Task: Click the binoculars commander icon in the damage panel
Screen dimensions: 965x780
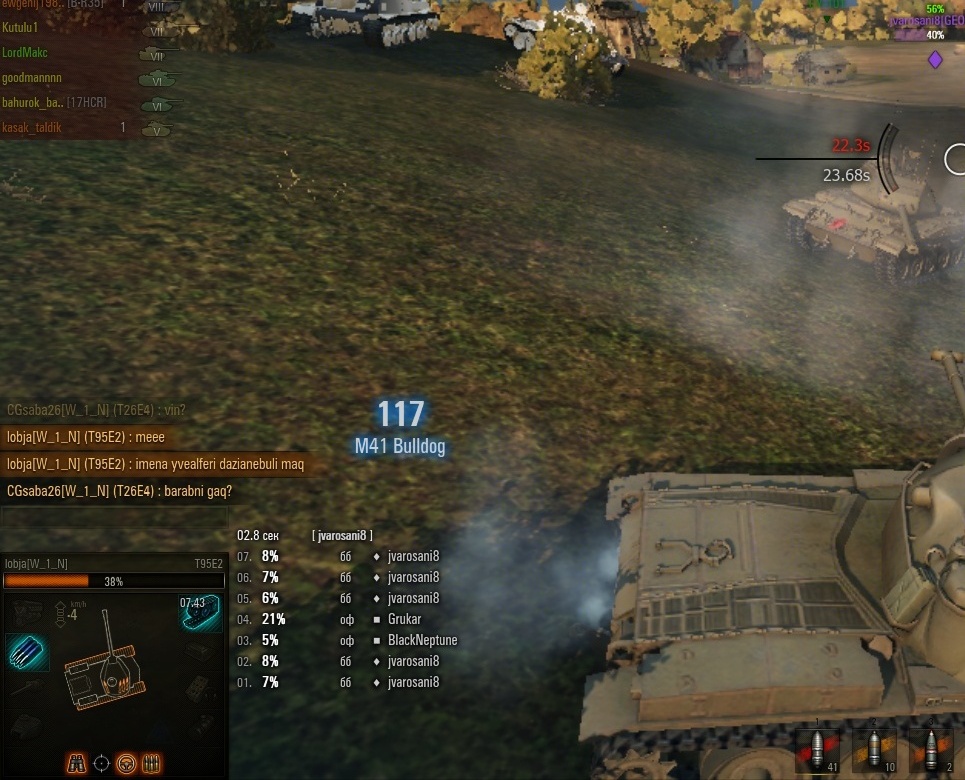Action: [x=76, y=763]
